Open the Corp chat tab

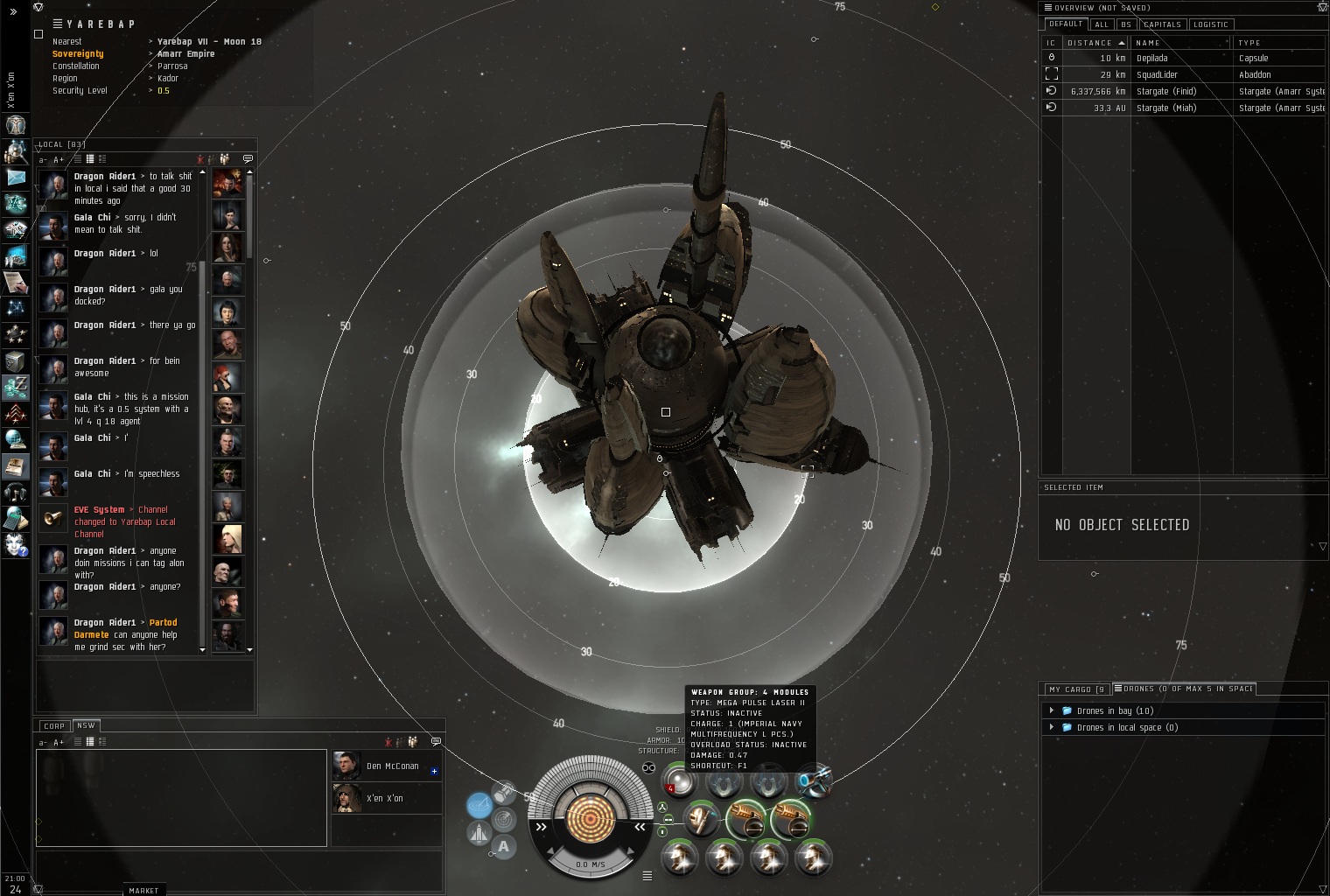tap(54, 725)
